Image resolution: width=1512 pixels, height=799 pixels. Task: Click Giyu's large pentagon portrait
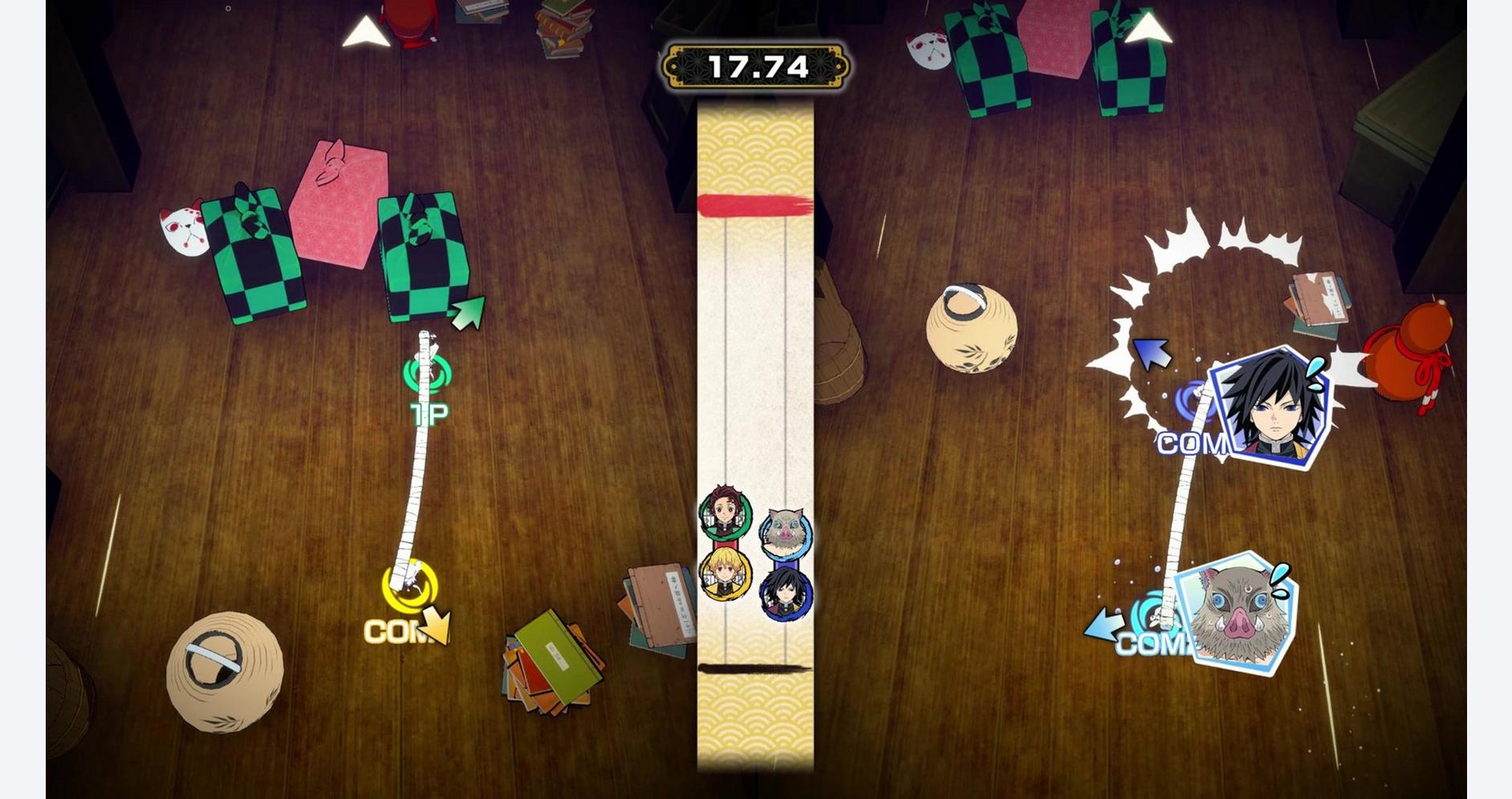pyautogui.click(x=1273, y=408)
